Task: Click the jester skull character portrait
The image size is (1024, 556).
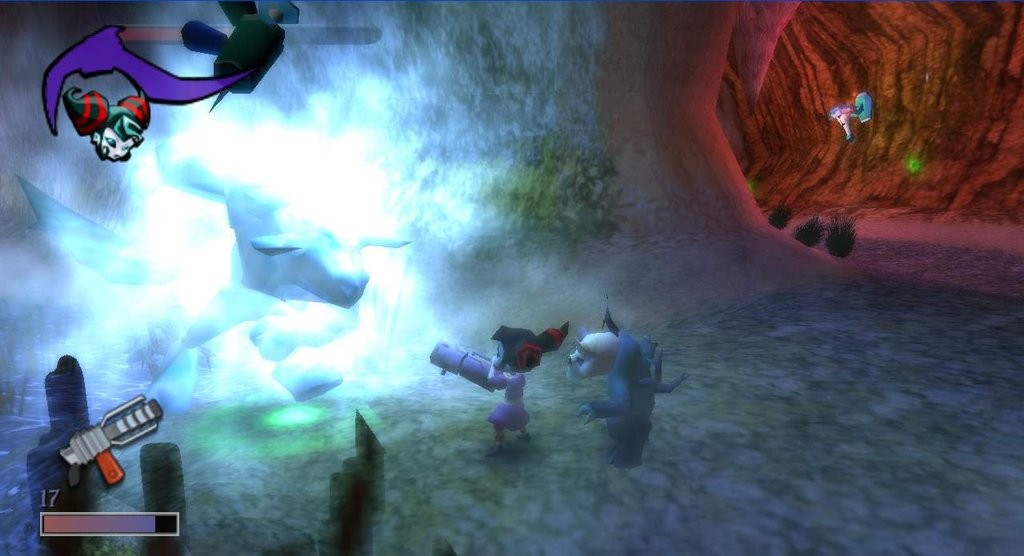Action: [106, 123]
